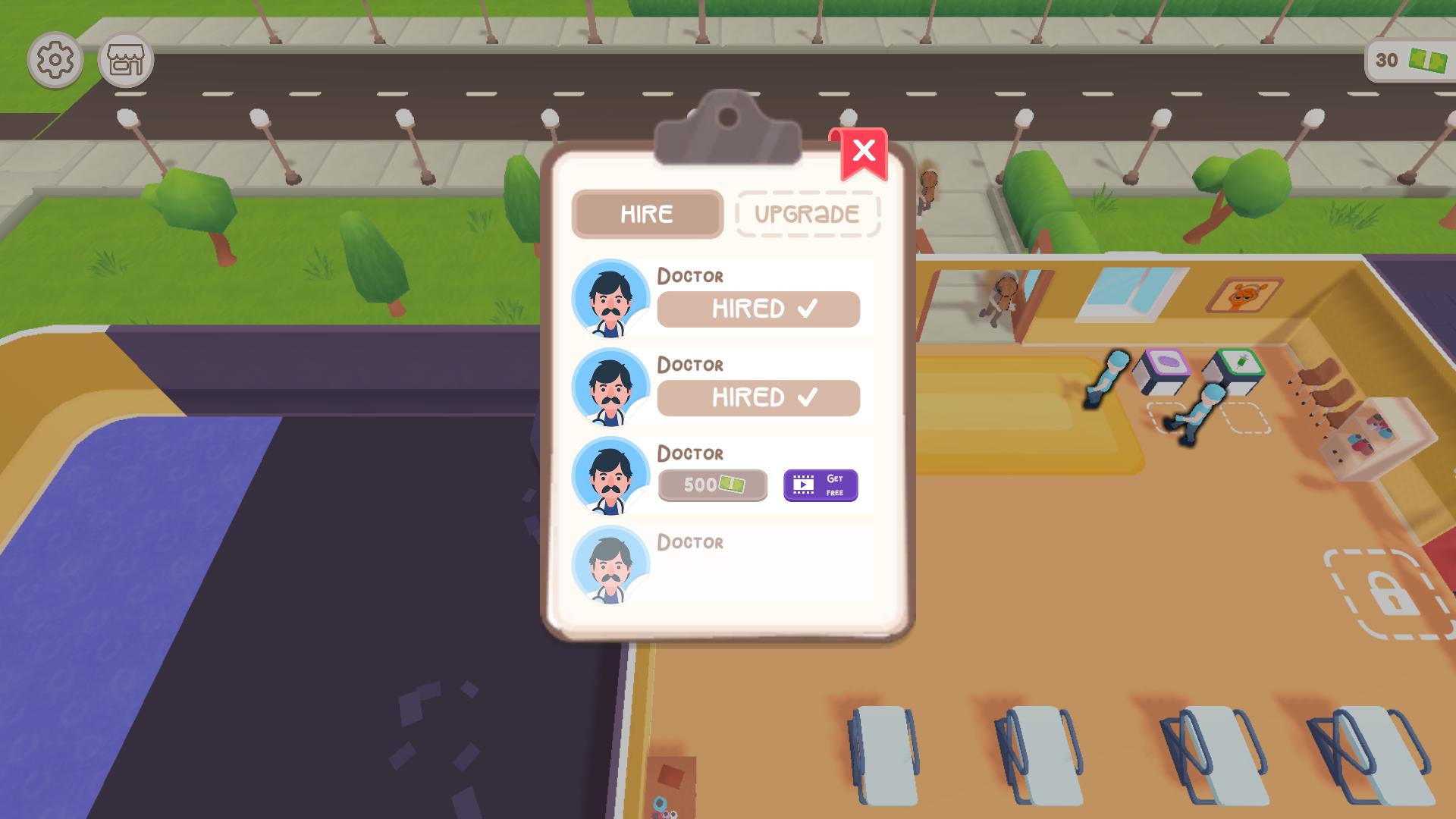Select the gray-haired Doctor's avatar at bottom
Viewport: 1456px width, 819px height.
tap(612, 566)
